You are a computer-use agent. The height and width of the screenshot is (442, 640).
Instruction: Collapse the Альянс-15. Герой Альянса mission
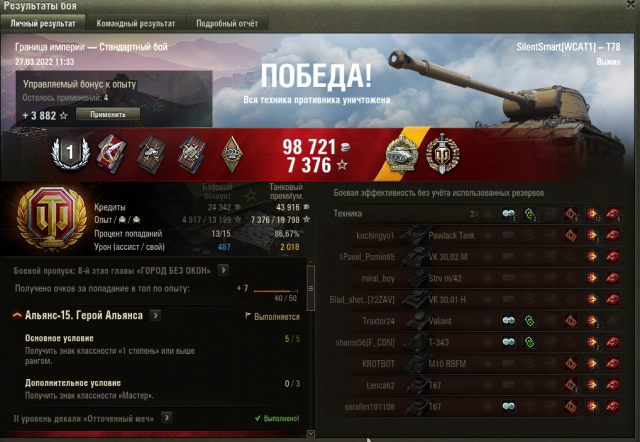click(18, 316)
